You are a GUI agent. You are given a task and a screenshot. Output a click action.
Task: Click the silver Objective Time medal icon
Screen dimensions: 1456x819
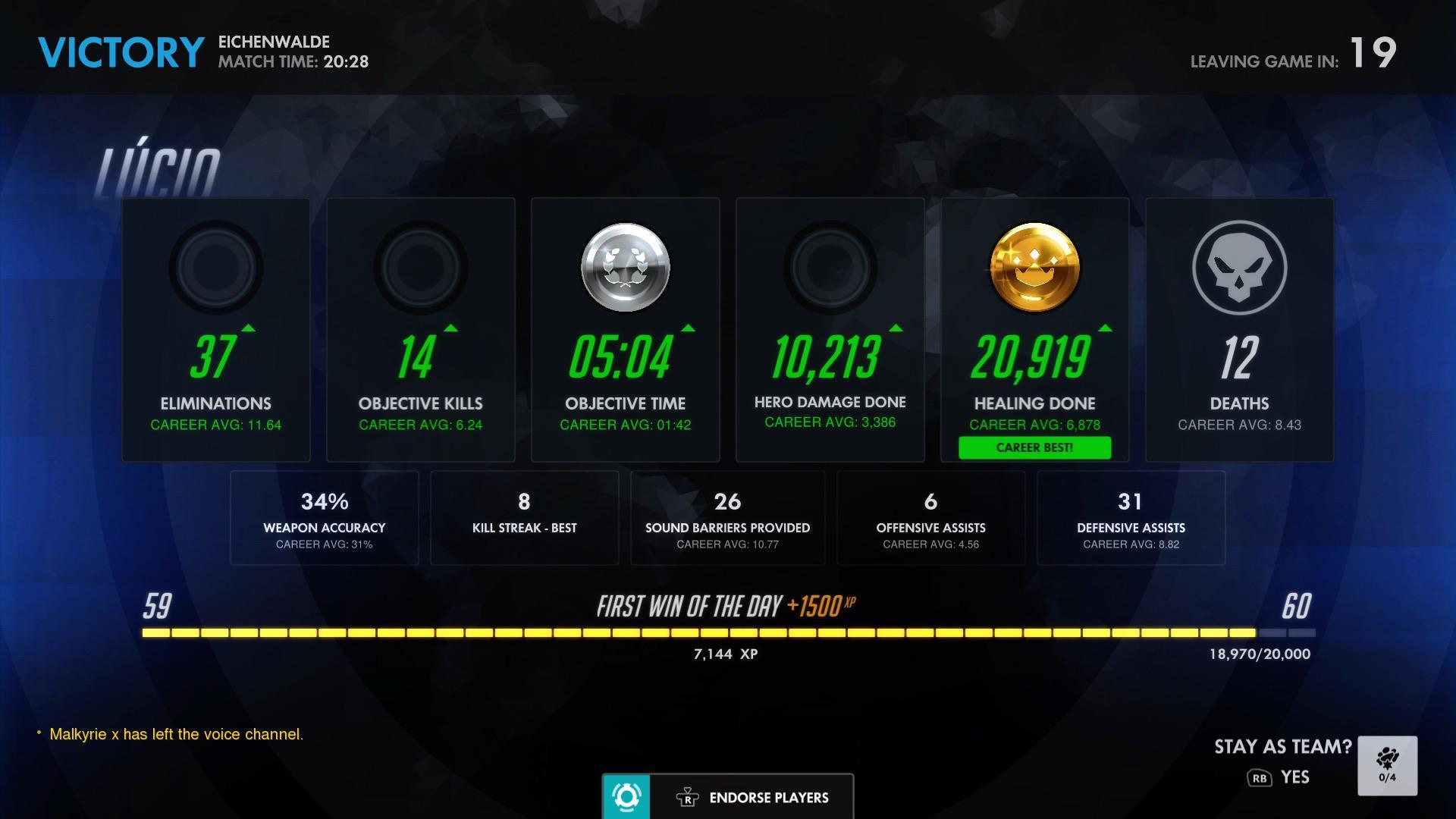[x=625, y=268]
